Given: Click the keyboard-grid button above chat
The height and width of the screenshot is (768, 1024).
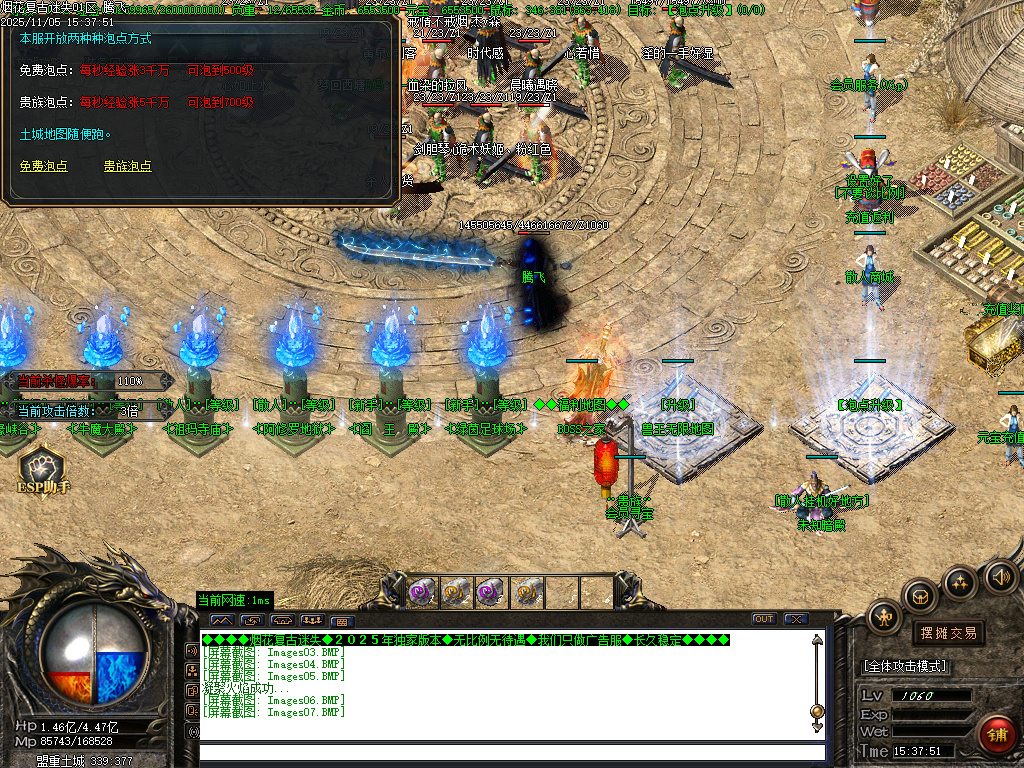Looking at the screenshot, I should pos(340,621).
